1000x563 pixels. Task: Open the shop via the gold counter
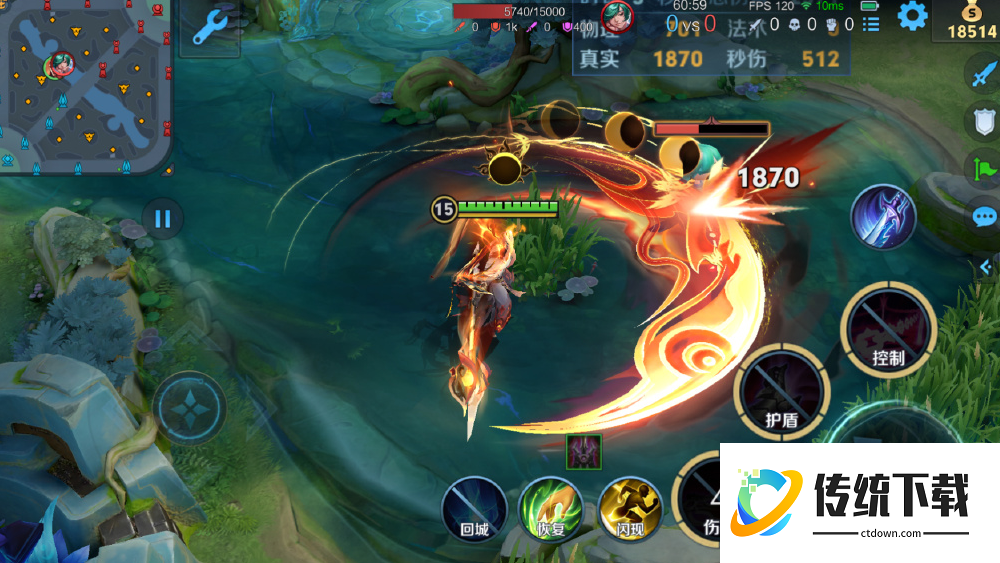click(965, 22)
